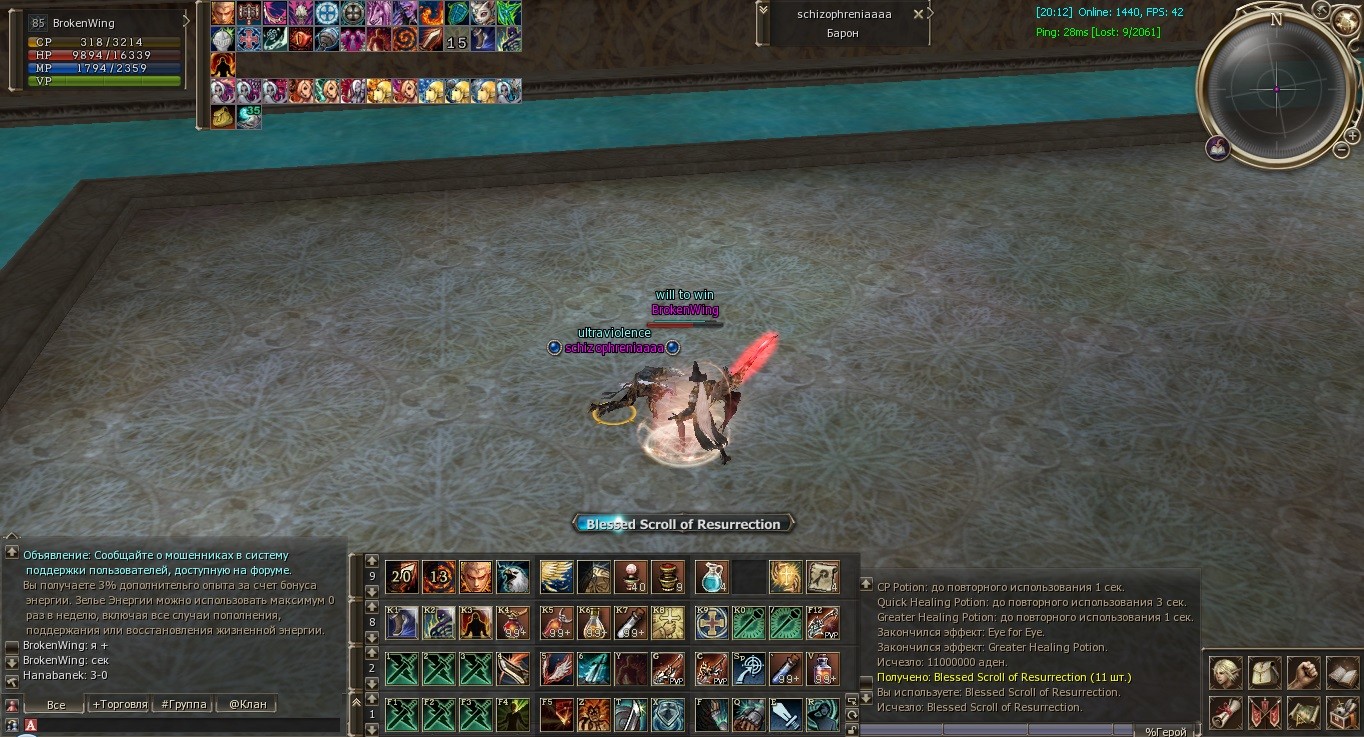Image resolution: width=1364 pixels, height=737 pixels.
Task: Close the schizophreniaaaa target window
Action: tap(918, 14)
